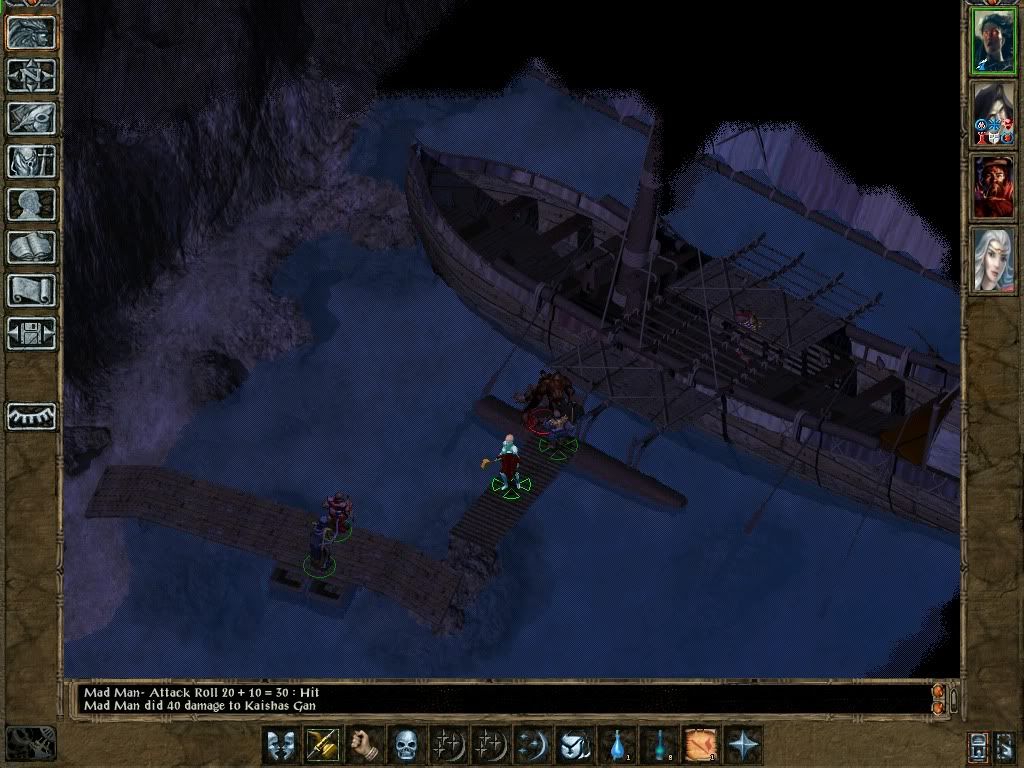
Task: Use the quick scroll item slot
Action: (700, 745)
